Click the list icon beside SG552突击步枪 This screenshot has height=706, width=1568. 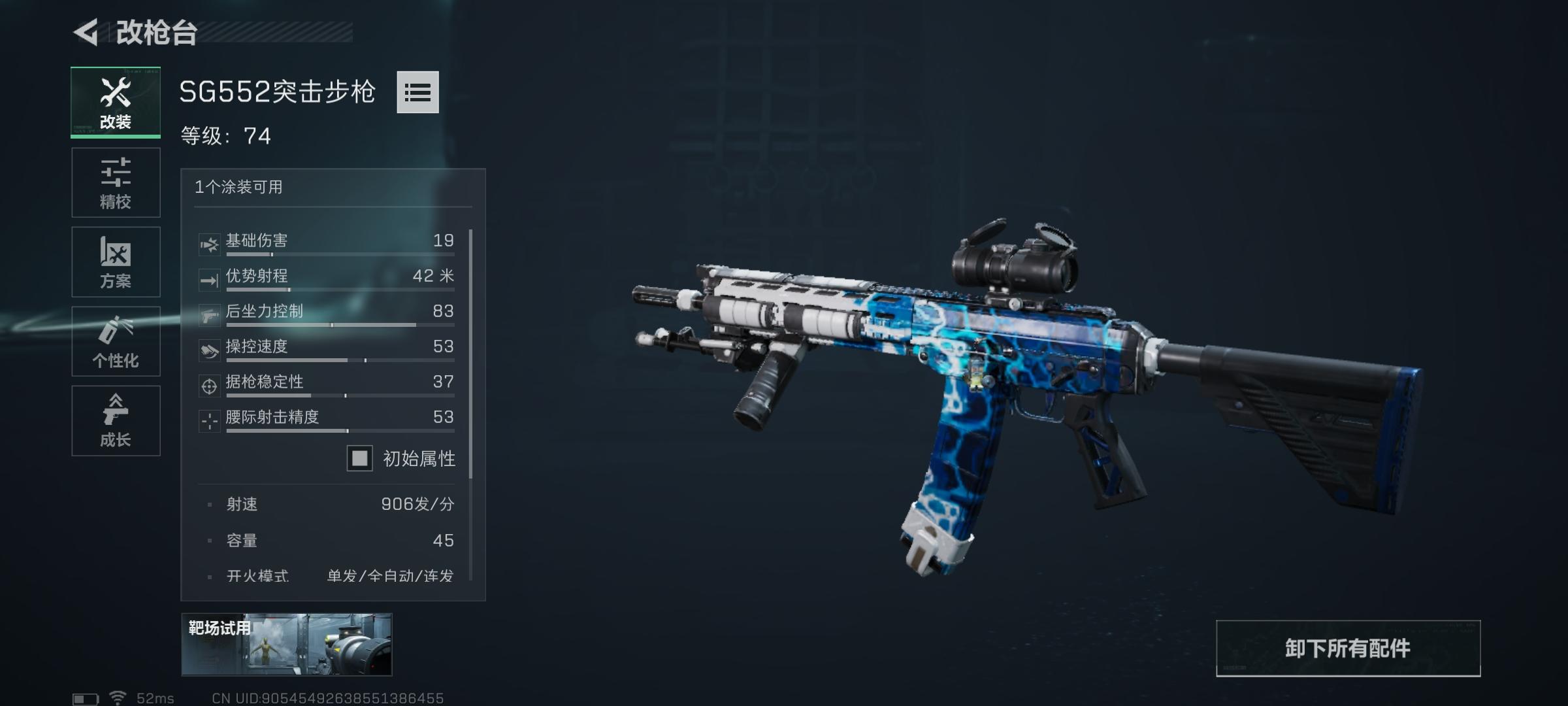[x=419, y=93]
